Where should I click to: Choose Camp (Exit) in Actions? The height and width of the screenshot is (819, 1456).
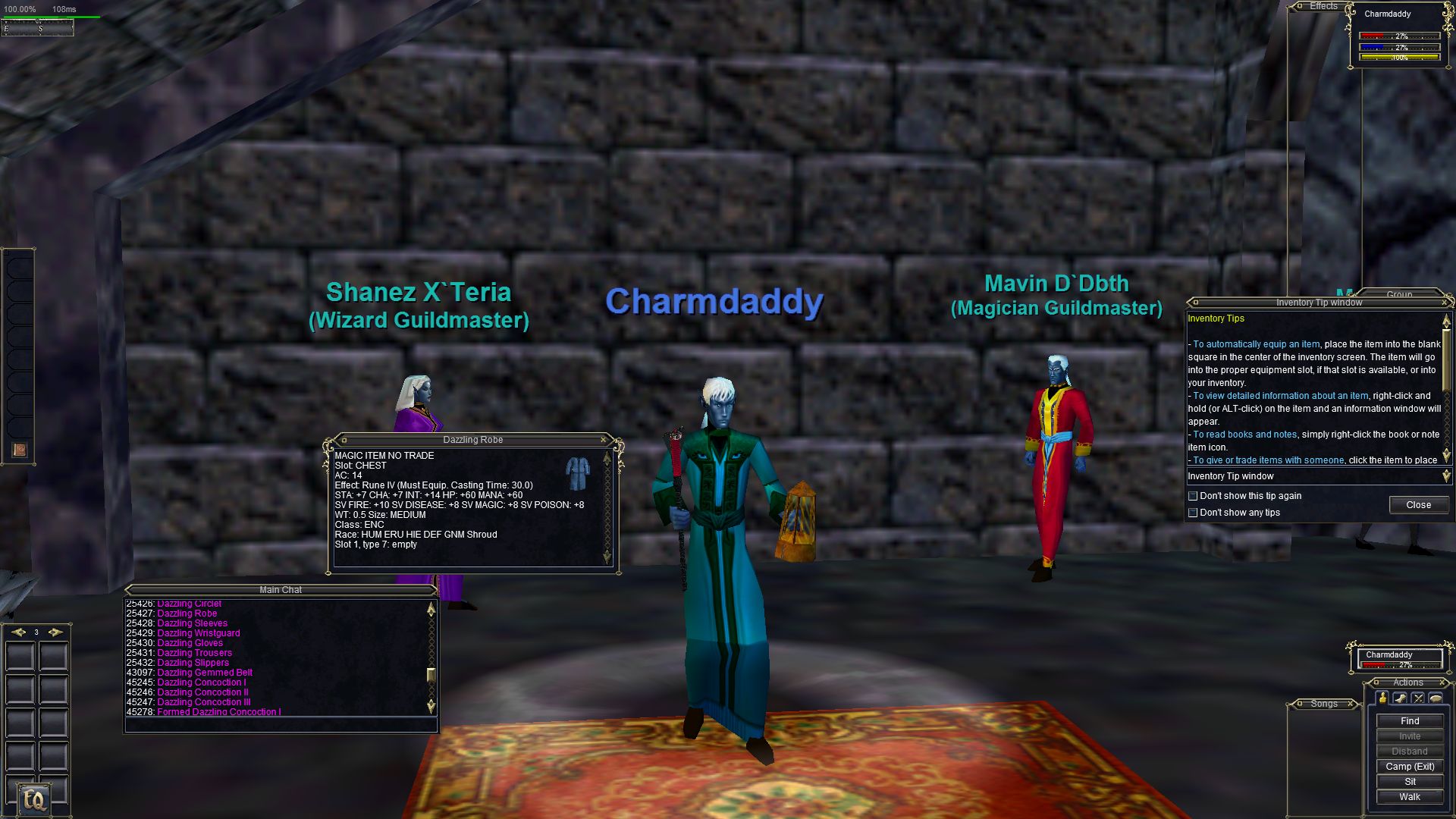pos(1409,767)
